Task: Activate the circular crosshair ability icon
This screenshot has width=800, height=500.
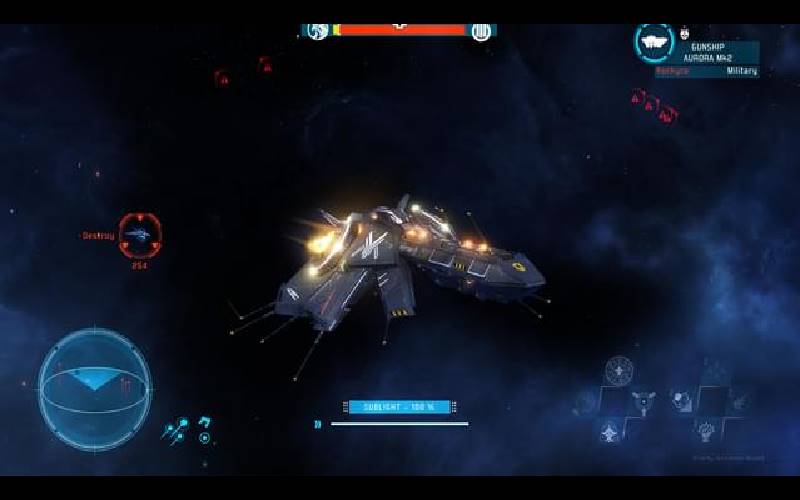Action: [620, 371]
